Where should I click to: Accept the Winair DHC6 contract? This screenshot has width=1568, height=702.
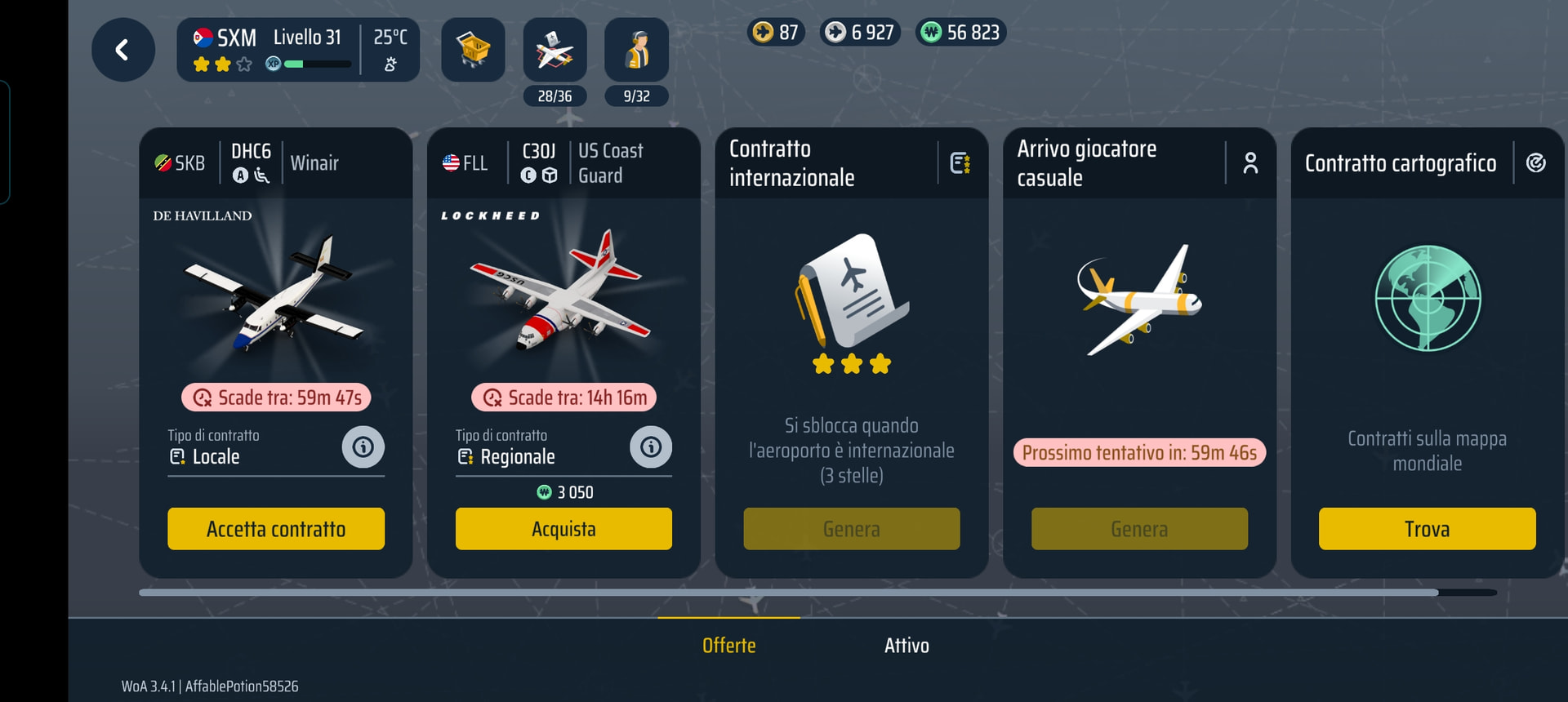click(276, 529)
